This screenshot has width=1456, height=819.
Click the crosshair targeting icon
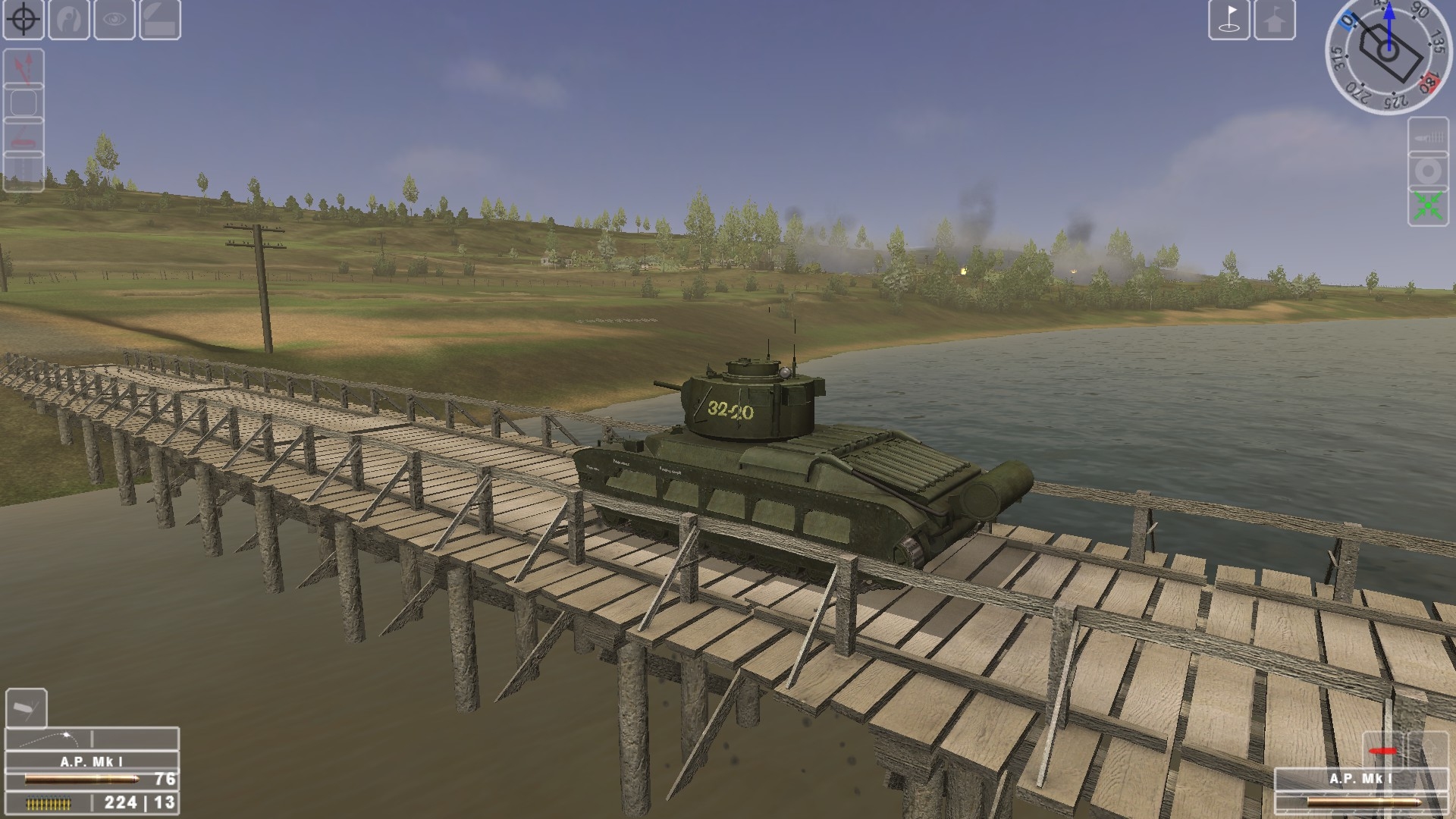pos(24,19)
